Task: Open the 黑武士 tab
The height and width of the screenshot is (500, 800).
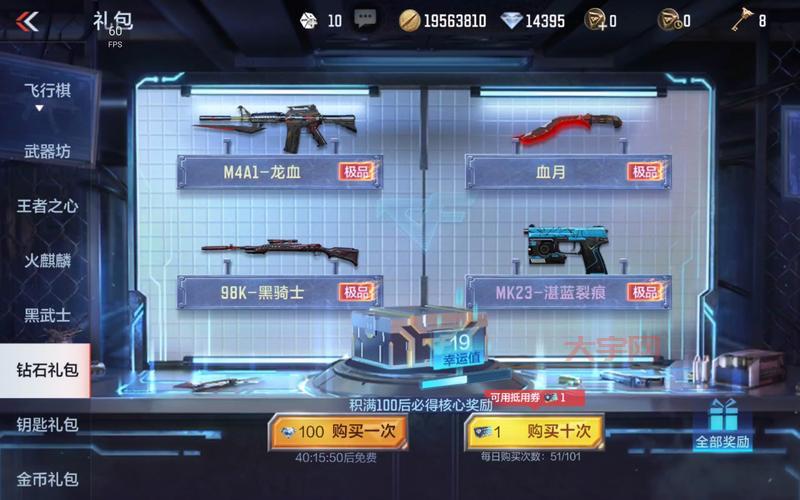Action: tap(46, 314)
